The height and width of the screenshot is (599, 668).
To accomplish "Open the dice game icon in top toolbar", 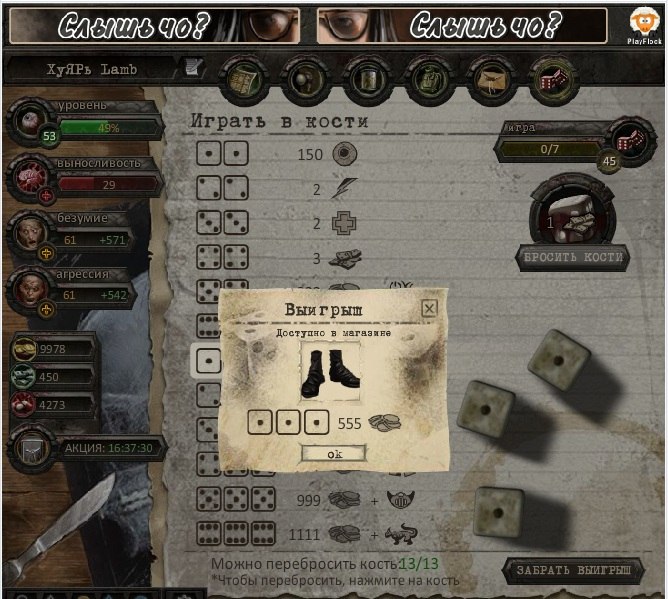I will pos(549,77).
